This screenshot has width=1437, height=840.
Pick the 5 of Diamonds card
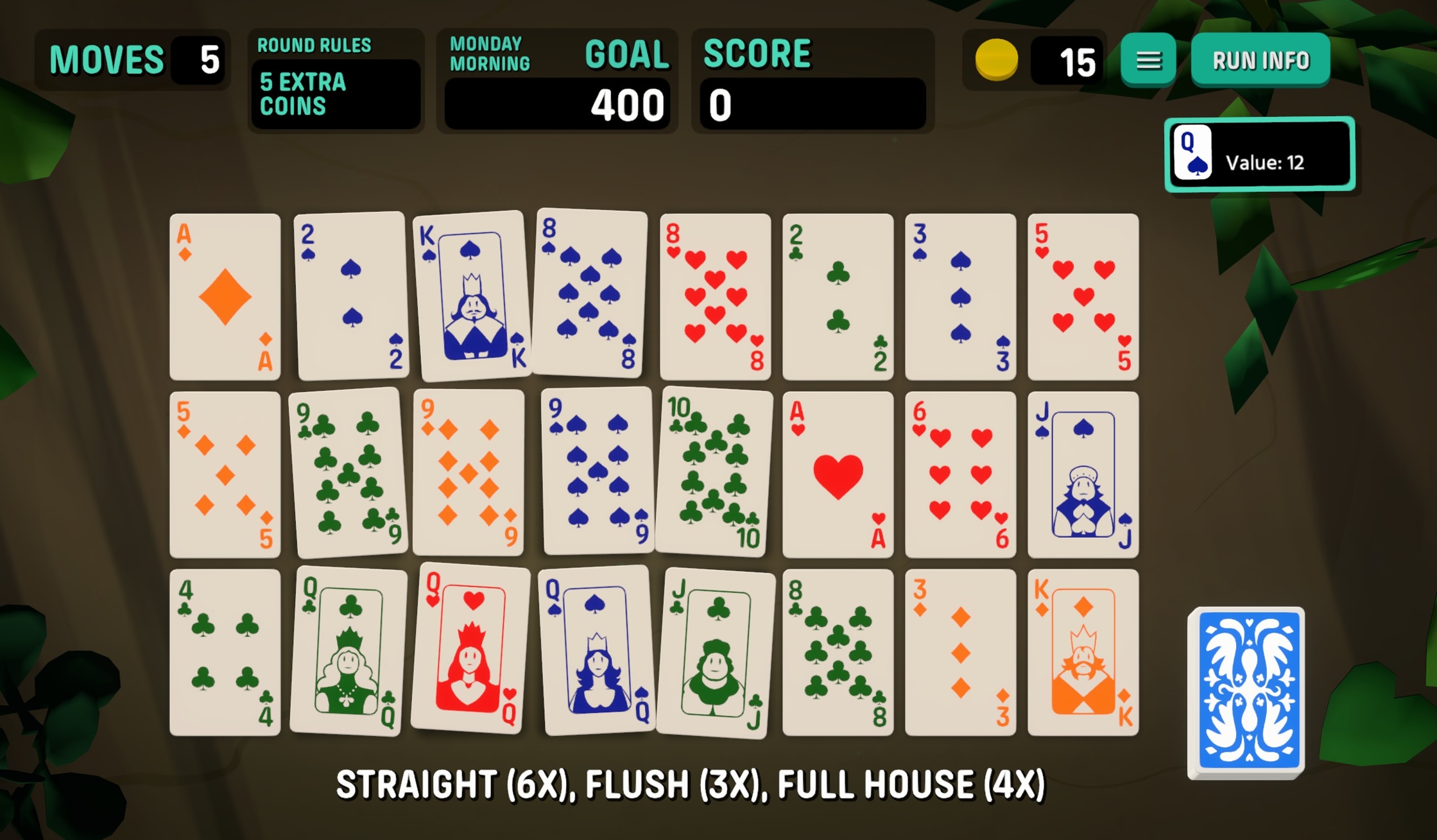click(x=225, y=475)
